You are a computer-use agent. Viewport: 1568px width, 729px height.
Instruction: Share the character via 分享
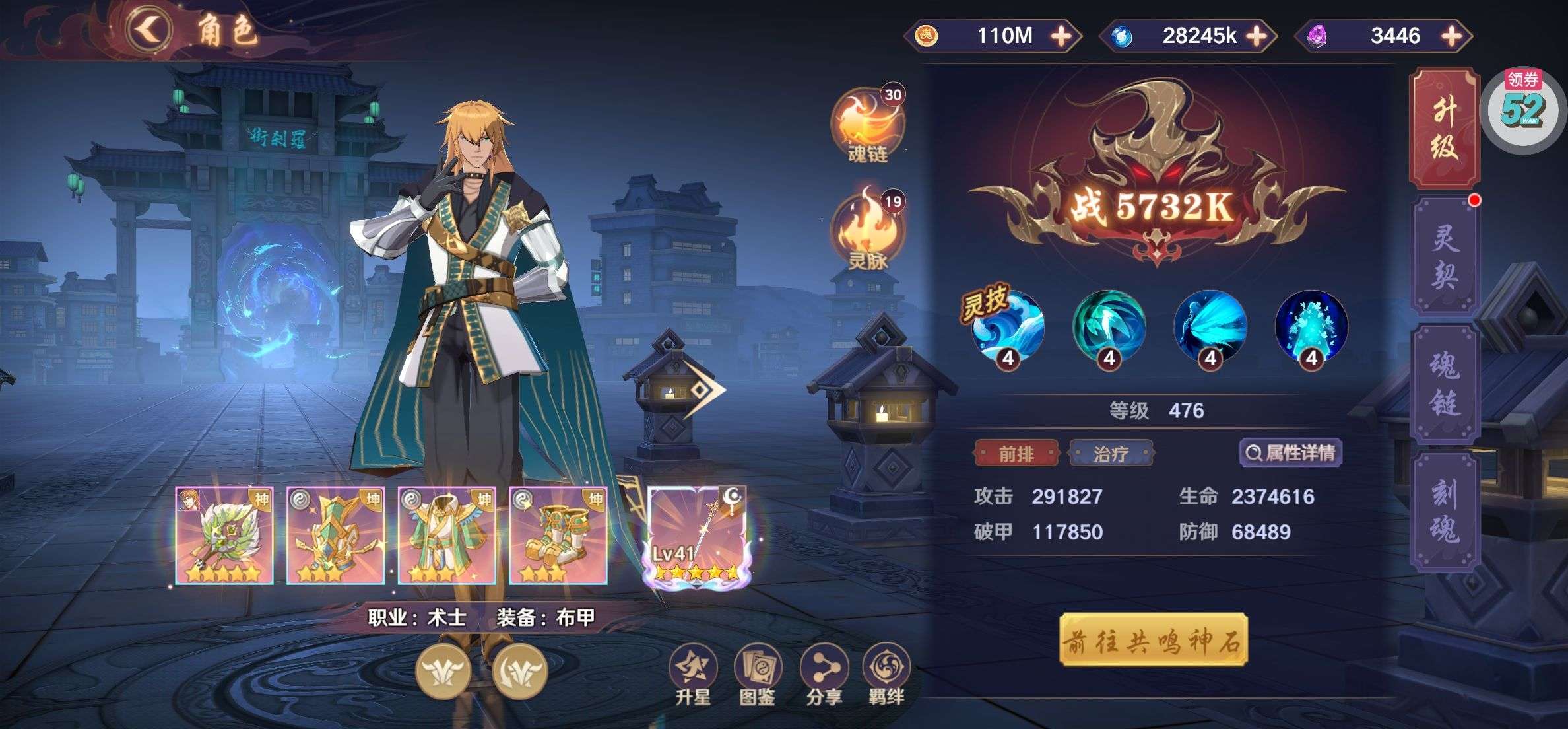824,674
